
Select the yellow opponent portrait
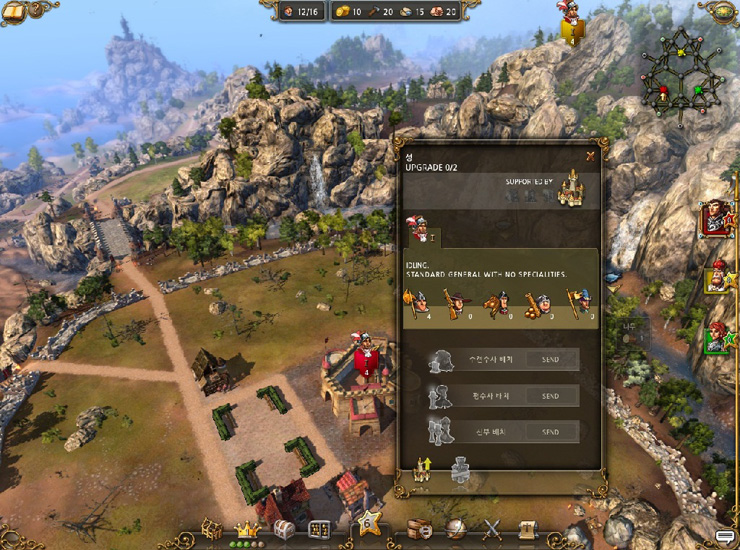pos(716,278)
